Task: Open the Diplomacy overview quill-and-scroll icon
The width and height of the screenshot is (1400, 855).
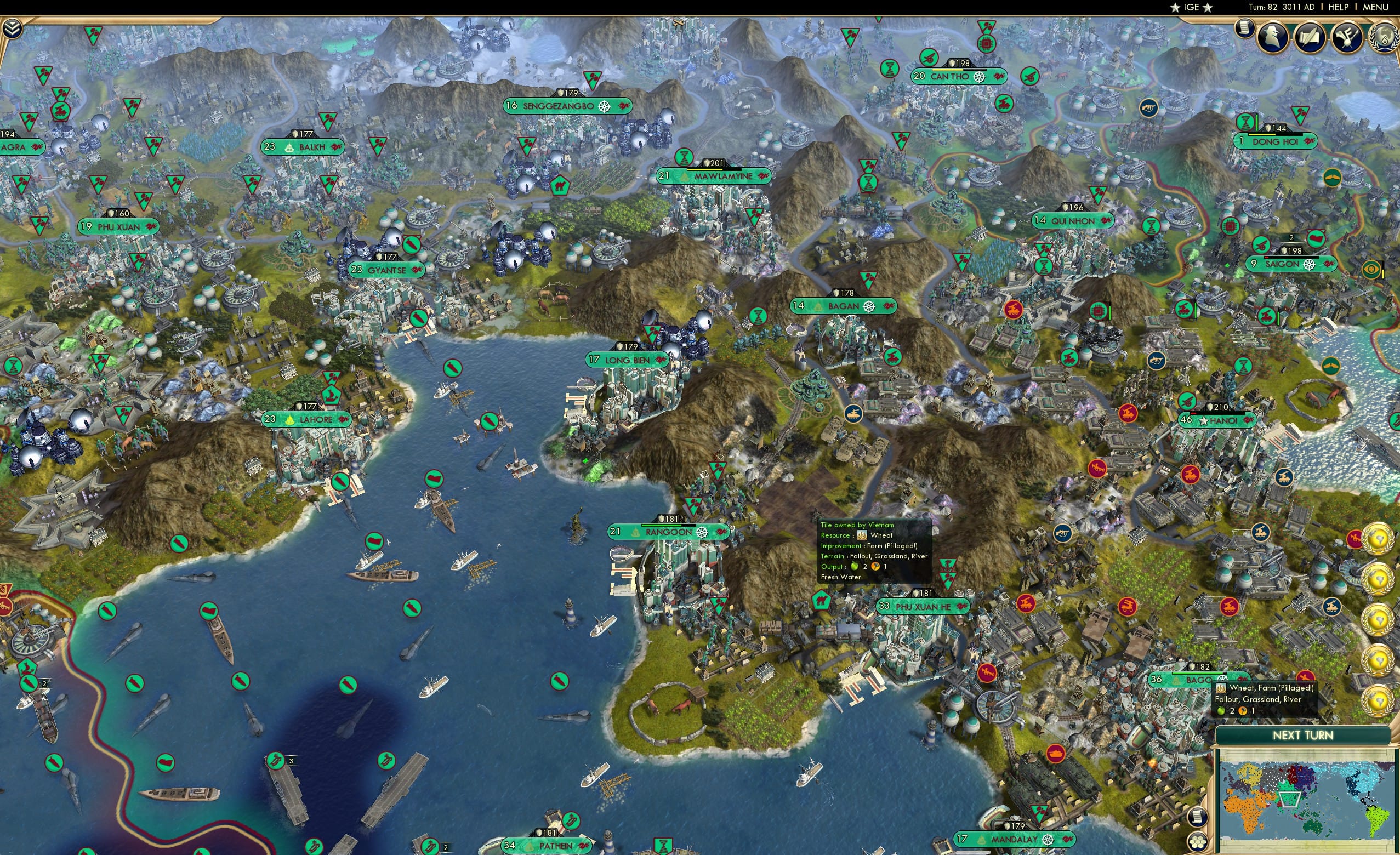Action: coord(1310,36)
